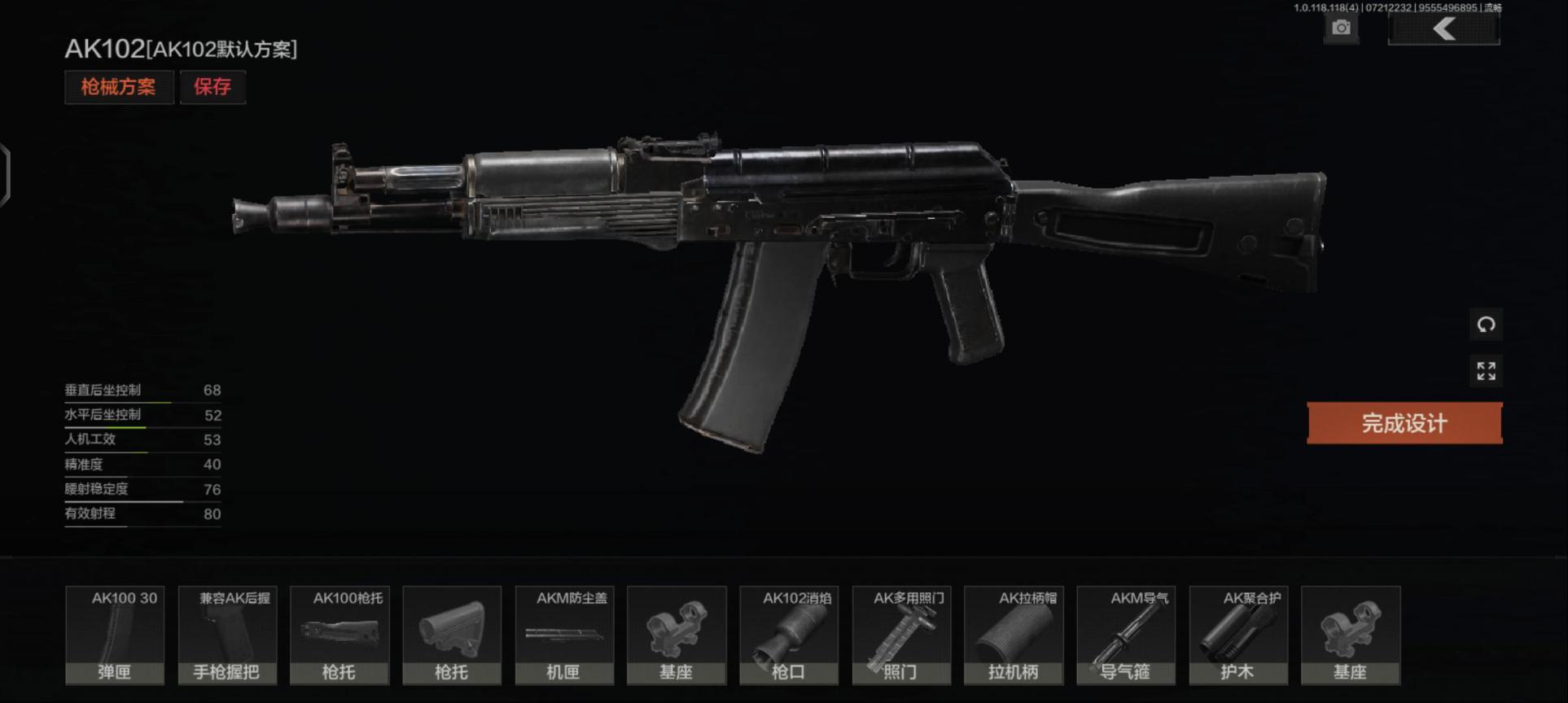
Task: Open the AK聚合护 护木 handguard slot
Action: point(1238,635)
